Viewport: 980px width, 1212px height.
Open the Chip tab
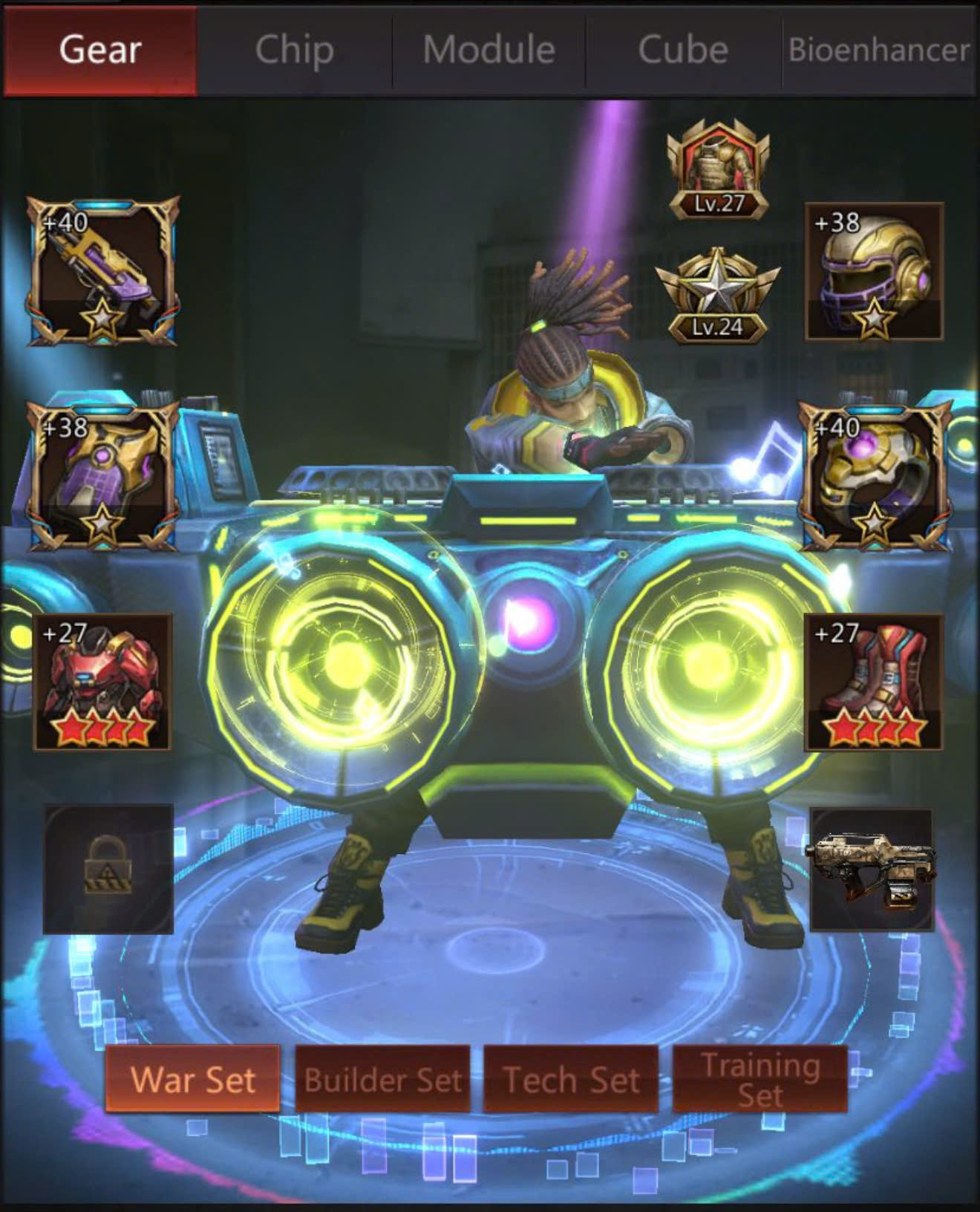pos(294,50)
